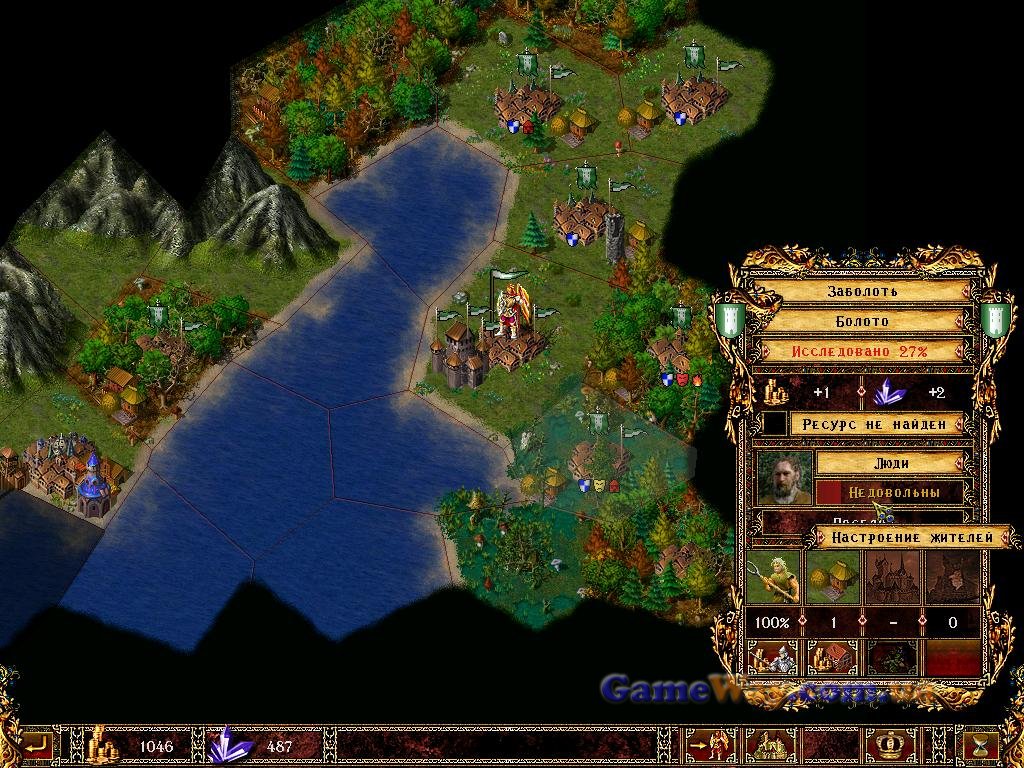The width and height of the screenshot is (1024, 768).
Task: Click the greyed-out horned figure thumbnail
Action: click(951, 578)
